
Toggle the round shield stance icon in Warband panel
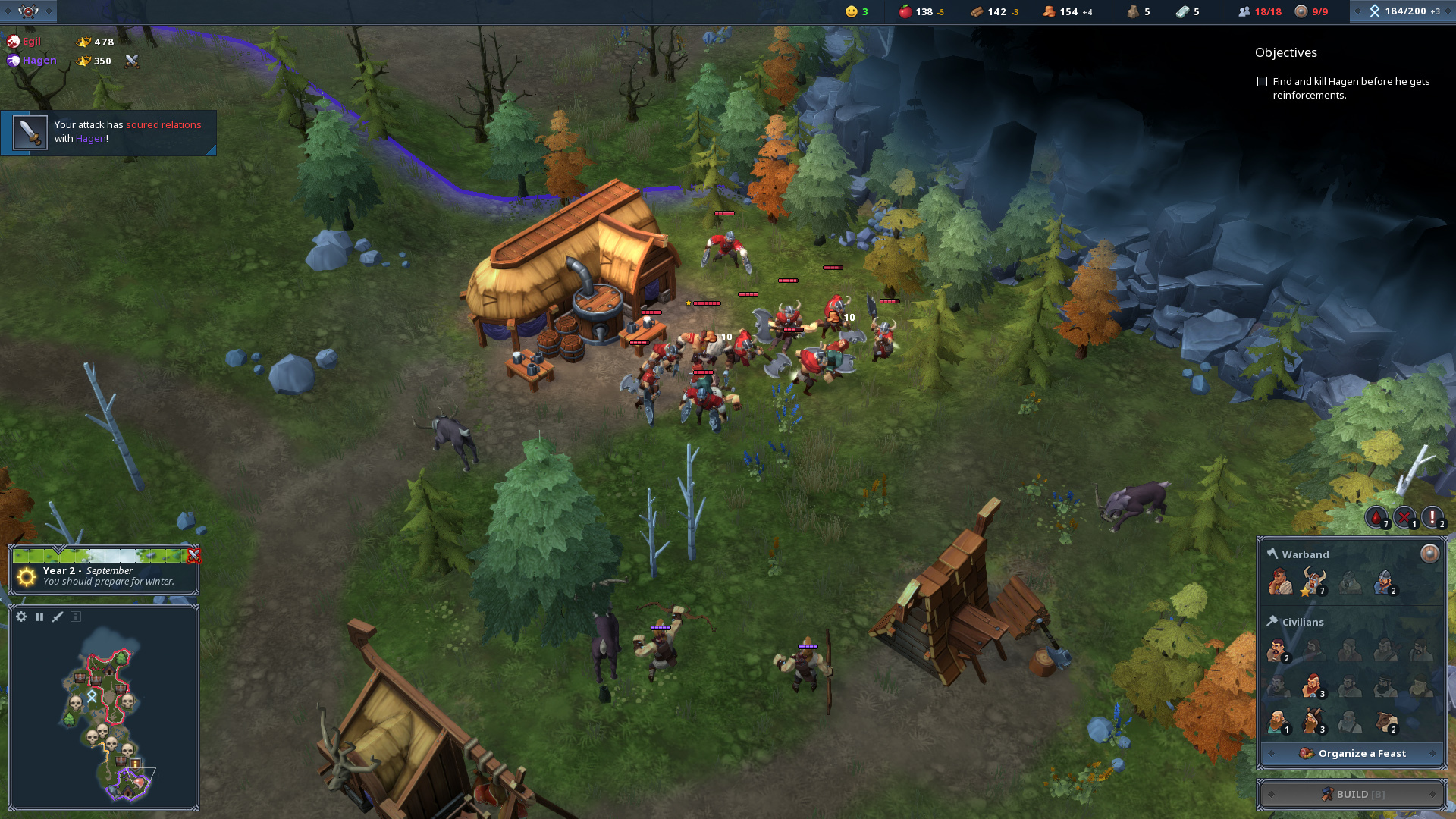coord(1429,554)
